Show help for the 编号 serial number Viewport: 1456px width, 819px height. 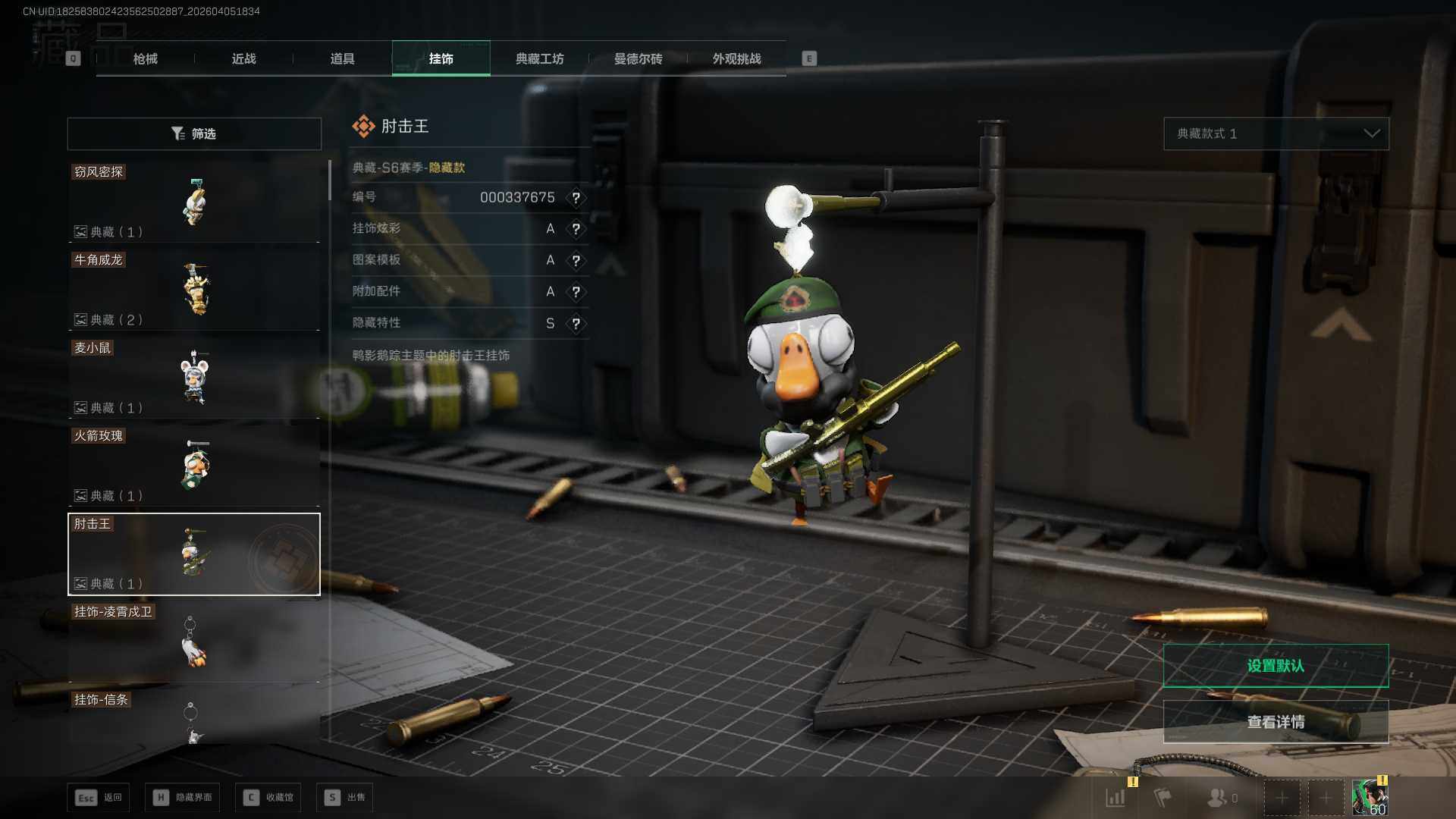click(x=576, y=198)
